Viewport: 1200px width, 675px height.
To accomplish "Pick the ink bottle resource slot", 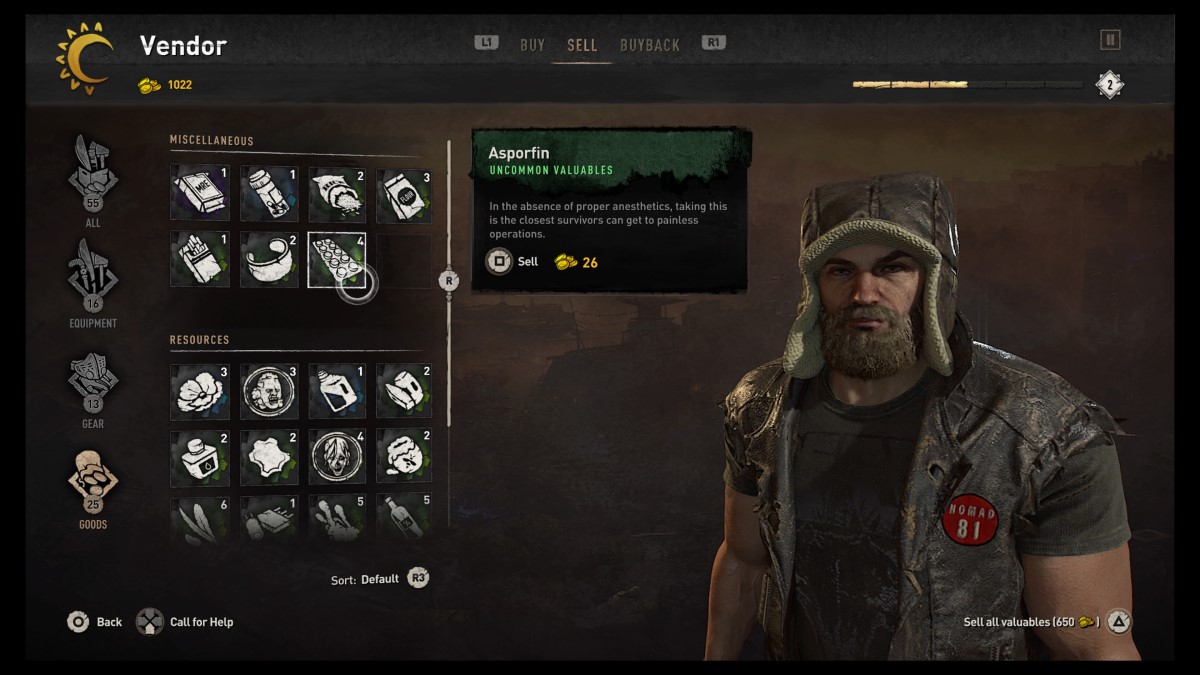I will tap(200, 458).
